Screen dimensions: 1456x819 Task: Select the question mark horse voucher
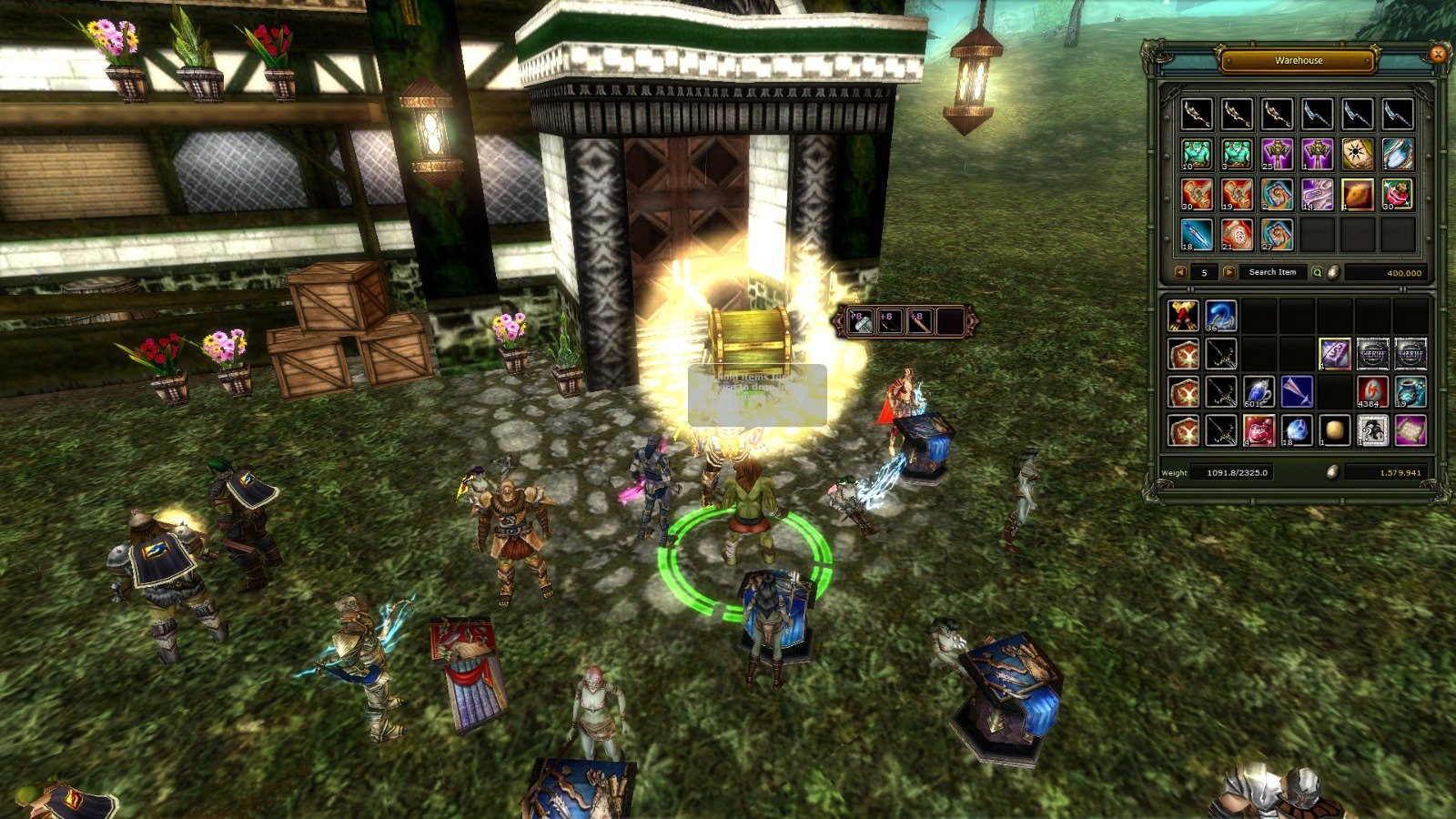point(1372,430)
